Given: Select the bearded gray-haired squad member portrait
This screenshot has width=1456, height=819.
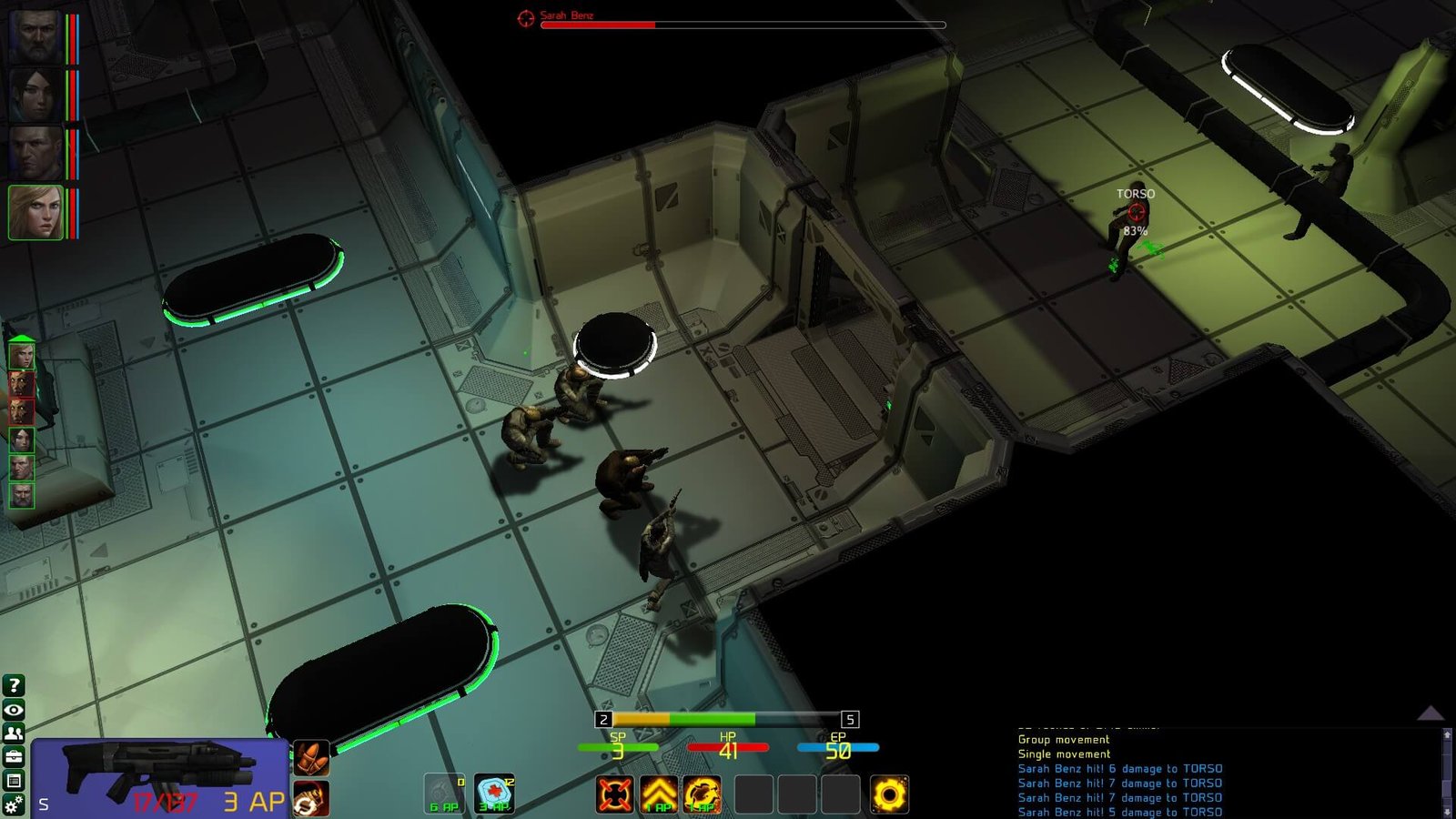Looking at the screenshot, I should click(x=35, y=36).
